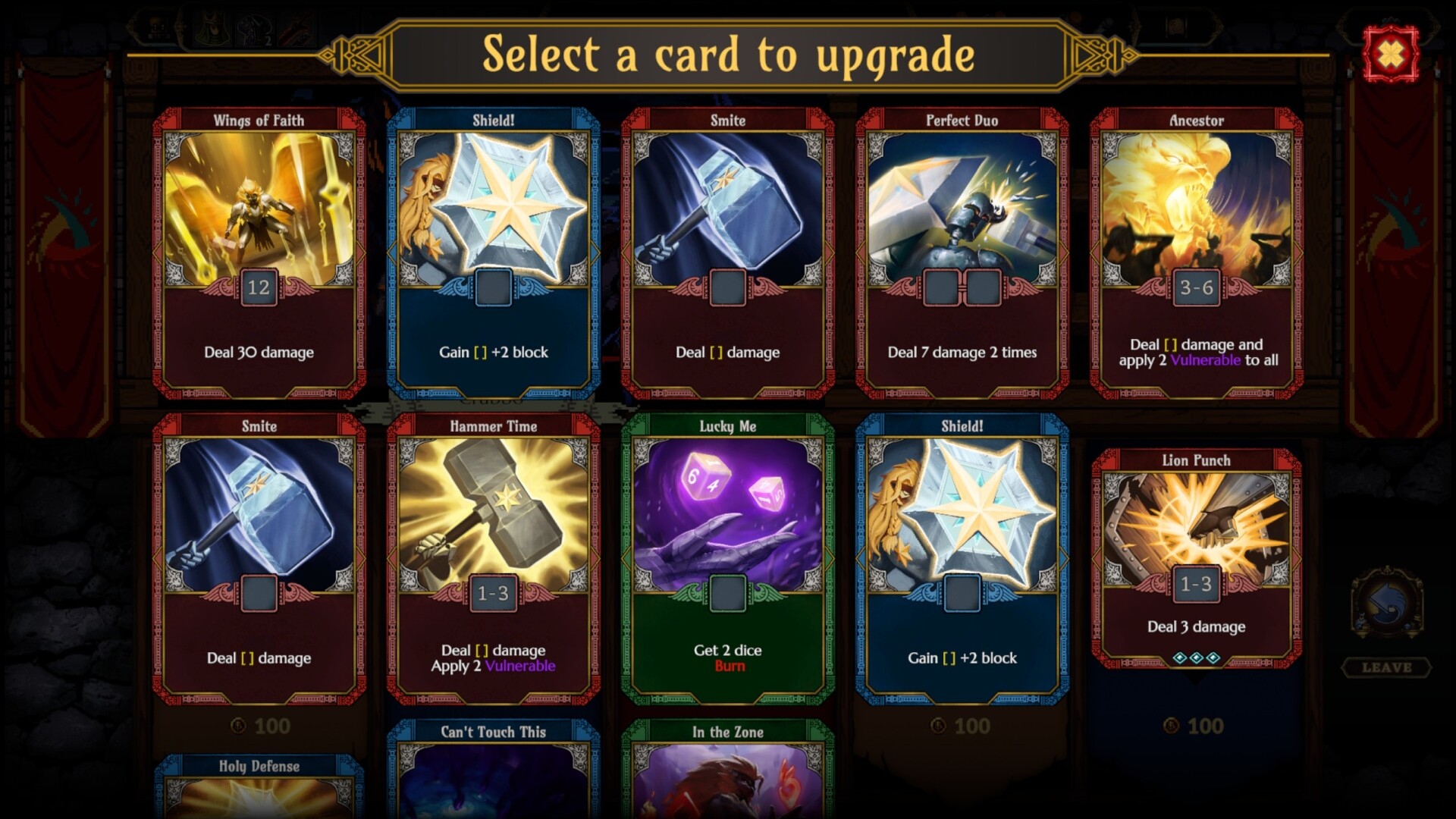Pick the Ancestor card
The width and height of the screenshot is (1456, 819).
coord(1196,253)
